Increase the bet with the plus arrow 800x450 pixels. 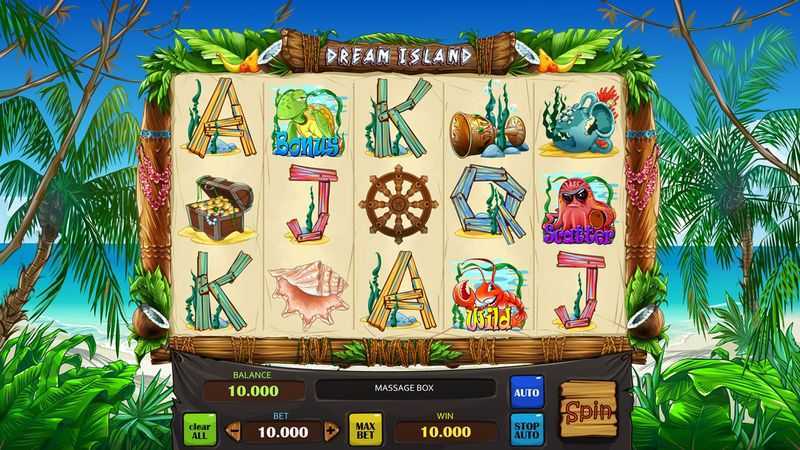[332, 432]
